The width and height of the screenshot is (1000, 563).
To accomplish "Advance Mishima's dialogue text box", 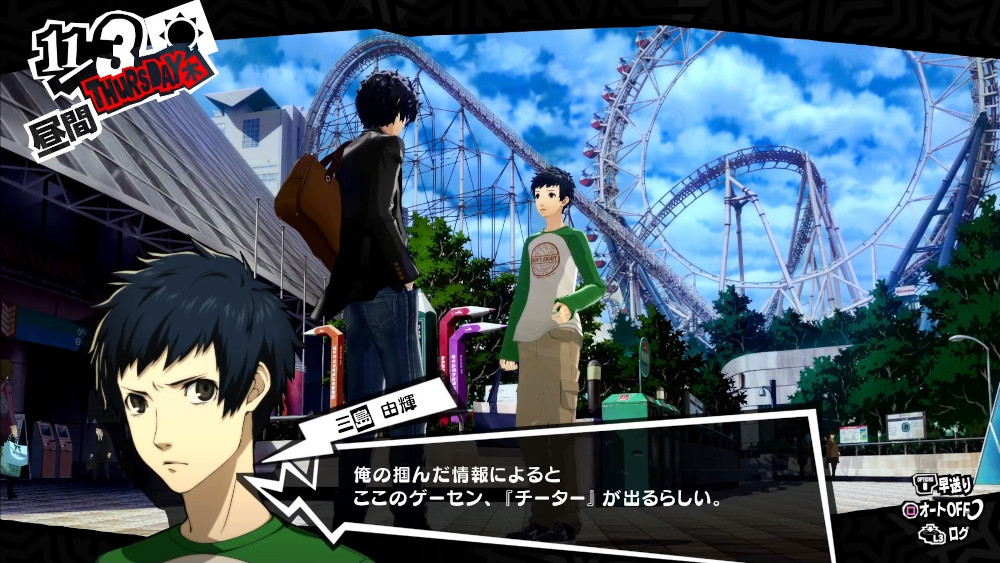I will click(x=560, y=483).
